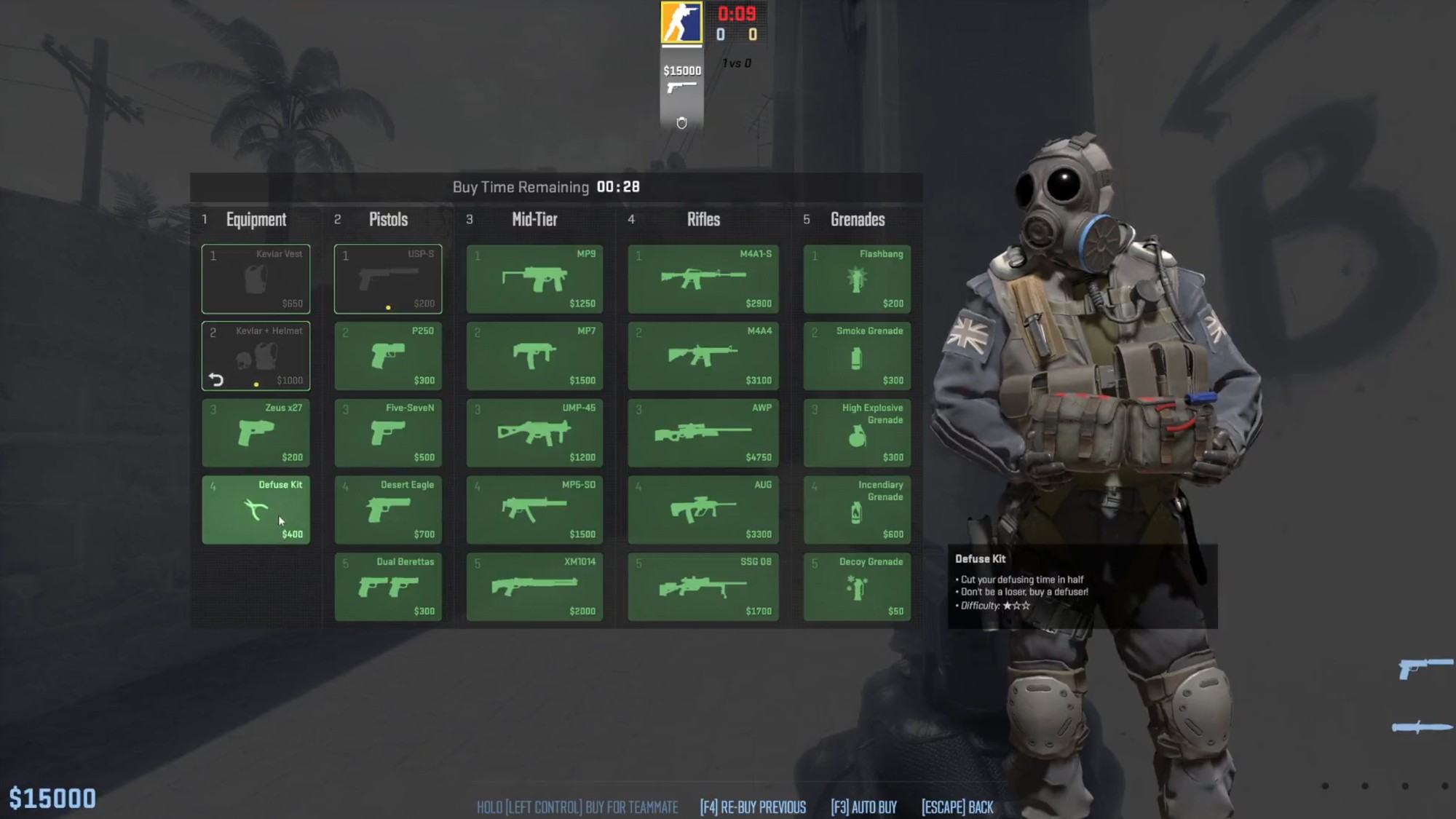Buy the Defuse Kit

(256, 510)
